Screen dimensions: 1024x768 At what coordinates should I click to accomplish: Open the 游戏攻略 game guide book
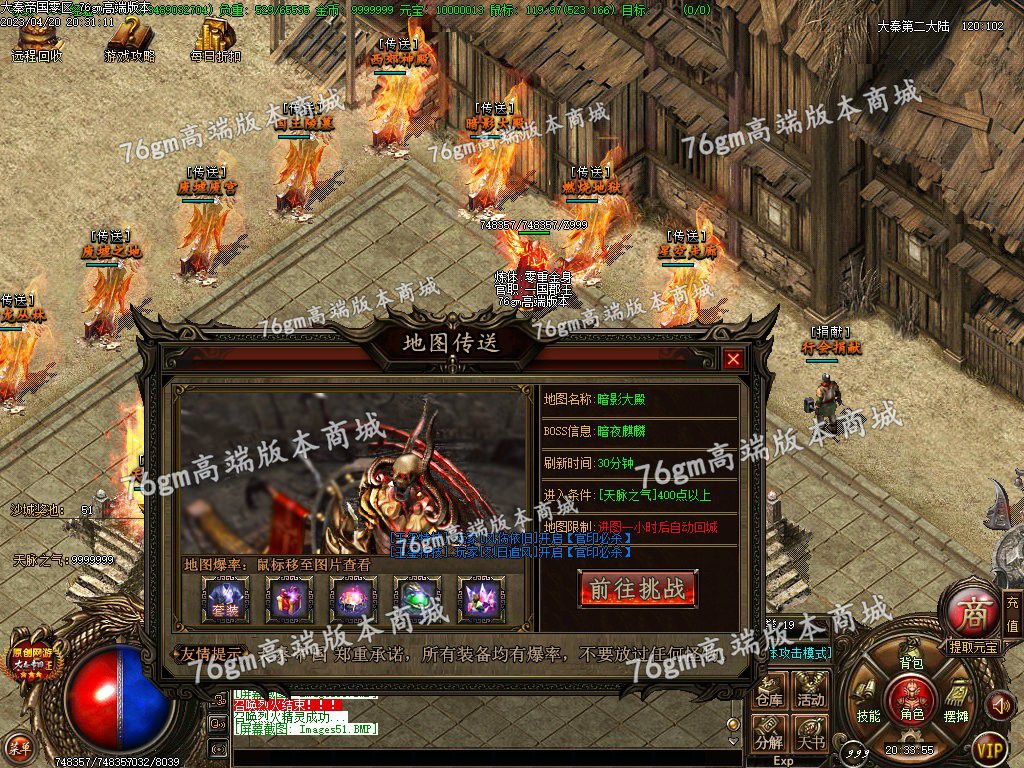coord(129,40)
